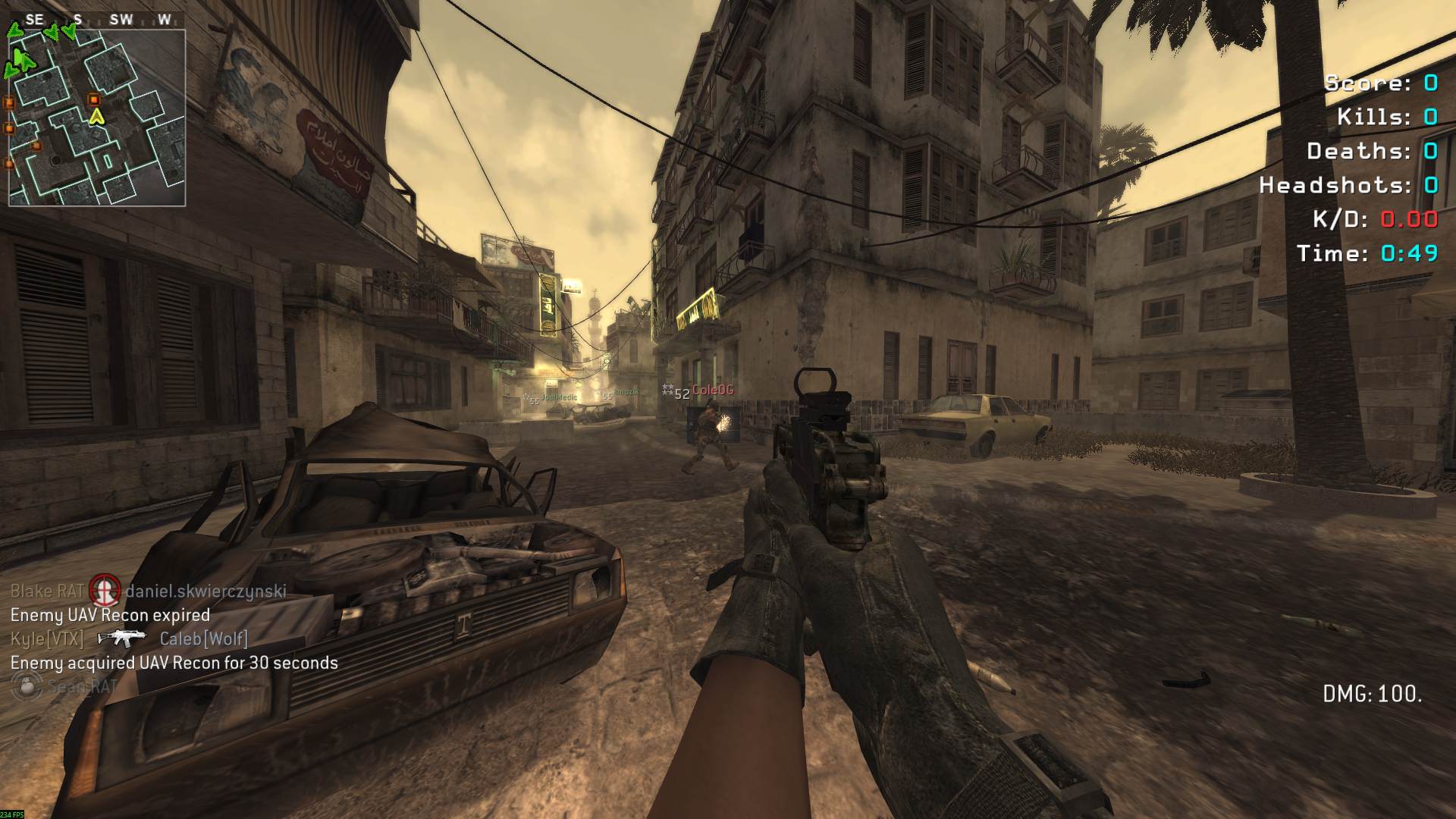Click the headshot icon in the killfeed
The width and height of the screenshot is (1456, 819).
[x=105, y=590]
